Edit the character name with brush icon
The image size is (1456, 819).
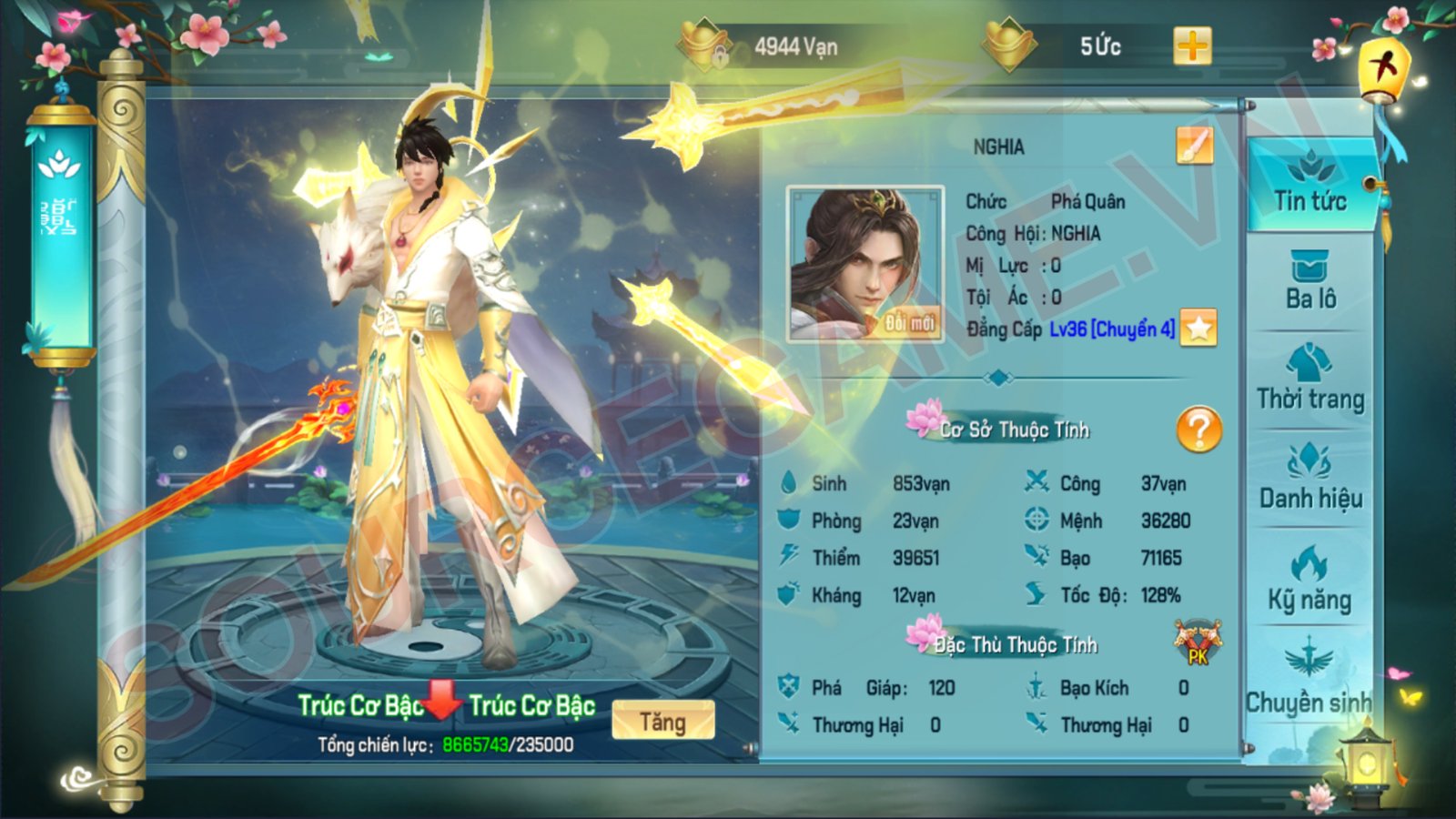(1194, 146)
